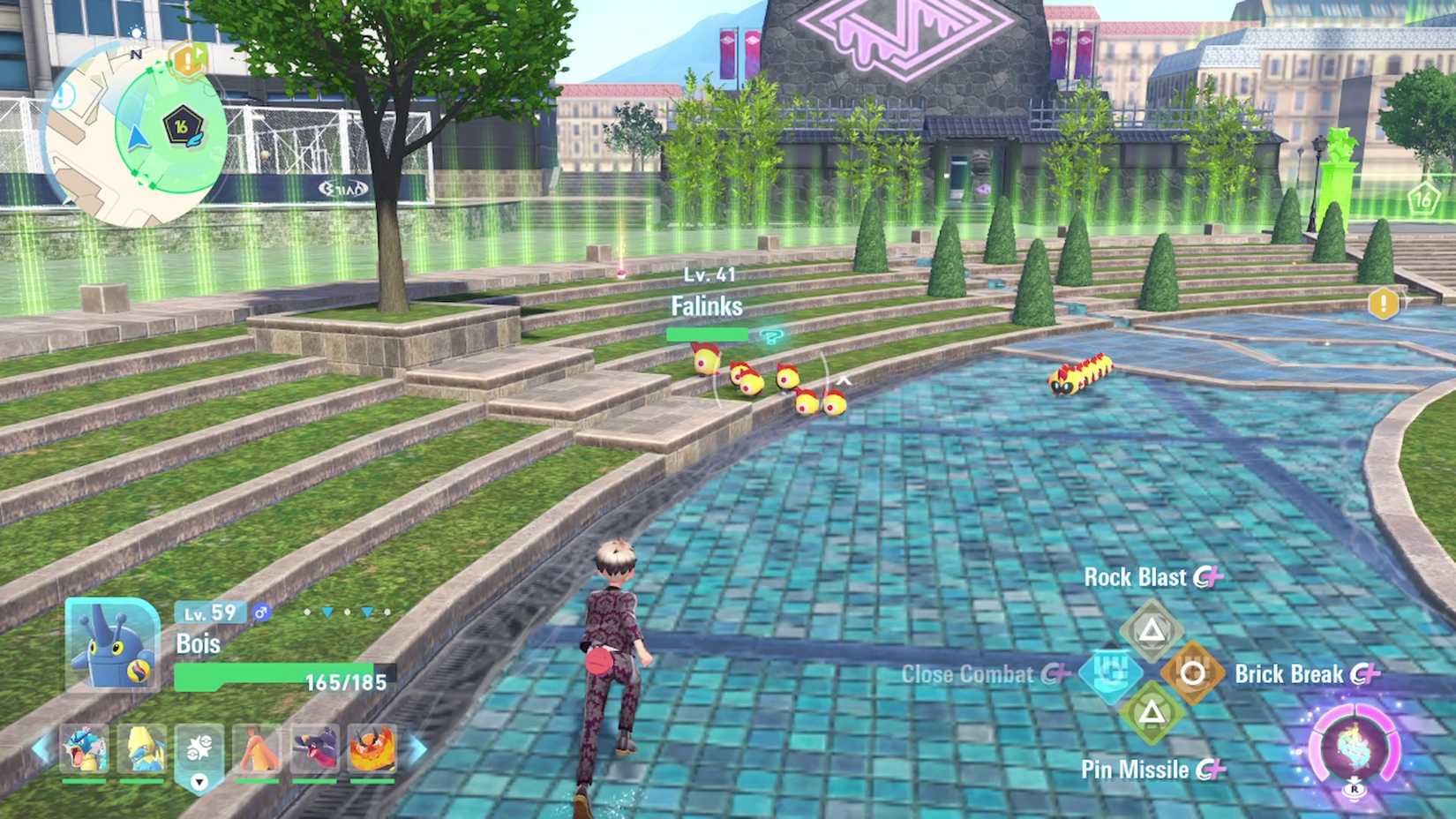
Task: Expand the down-arrow under the Poké Ball party slot
Action: pos(199,783)
